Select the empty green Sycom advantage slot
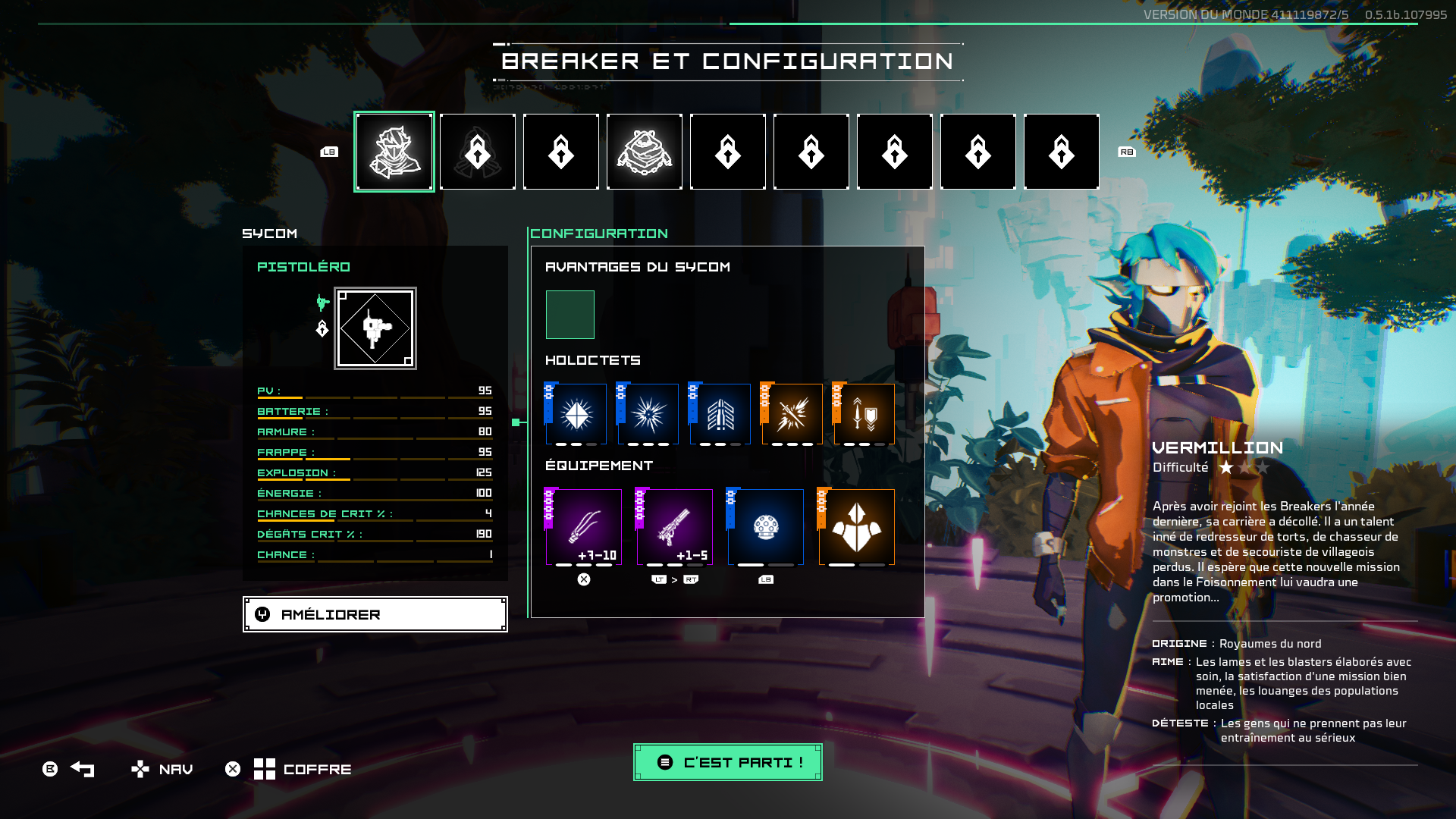Screen dimensions: 1456x819 [x=570, y=315]
